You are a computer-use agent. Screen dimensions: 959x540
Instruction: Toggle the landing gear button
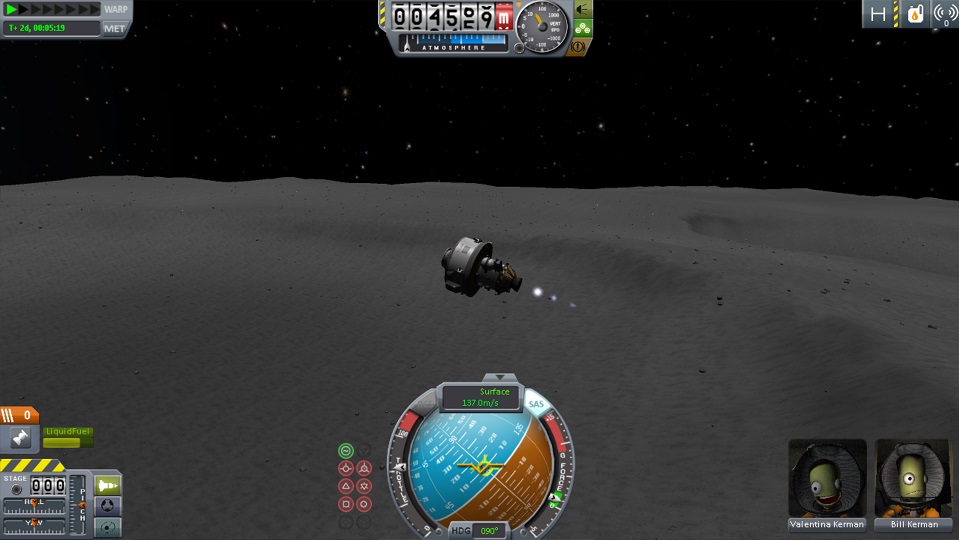(582, 28)
